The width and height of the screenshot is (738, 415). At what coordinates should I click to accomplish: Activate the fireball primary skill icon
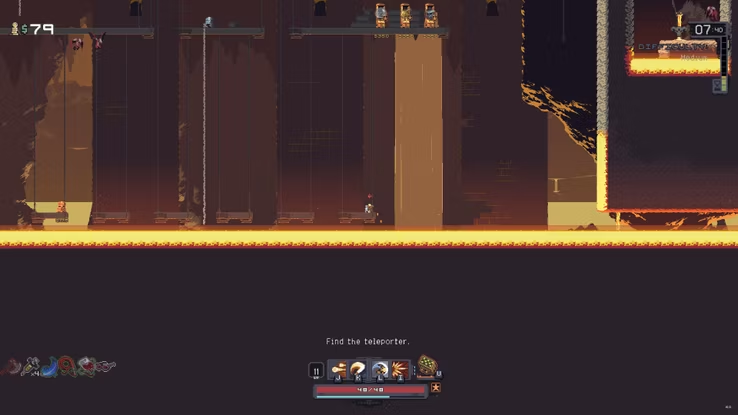point(339,370)
